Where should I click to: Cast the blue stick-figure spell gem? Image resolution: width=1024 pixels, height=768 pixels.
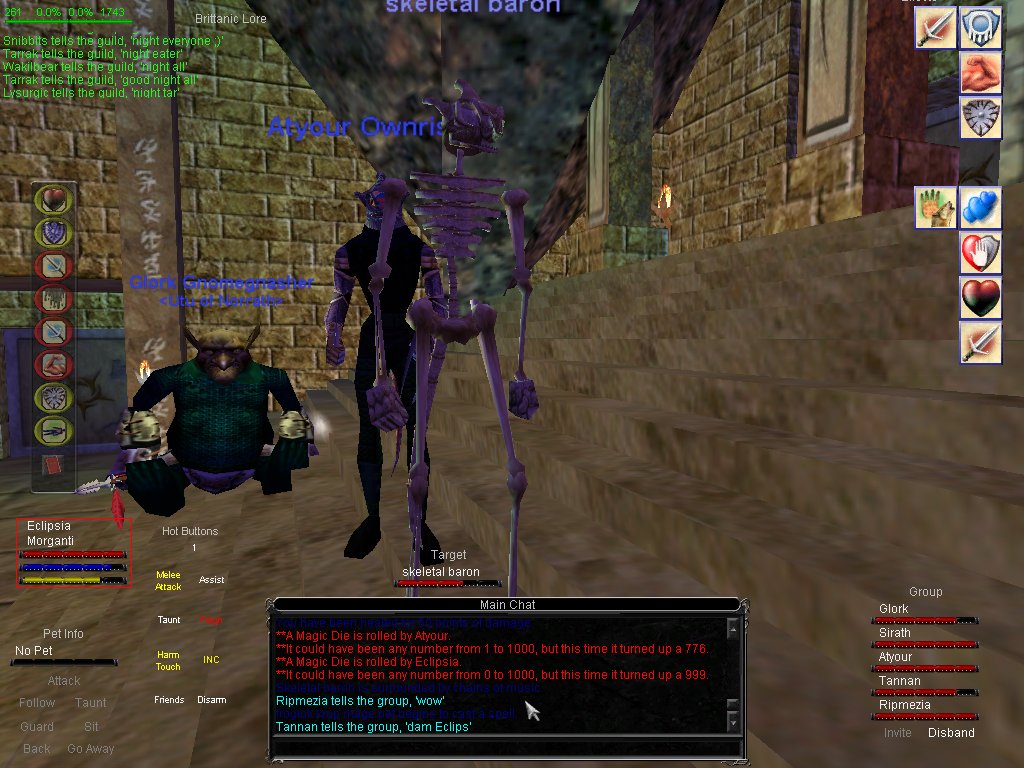tap(51, 431)
